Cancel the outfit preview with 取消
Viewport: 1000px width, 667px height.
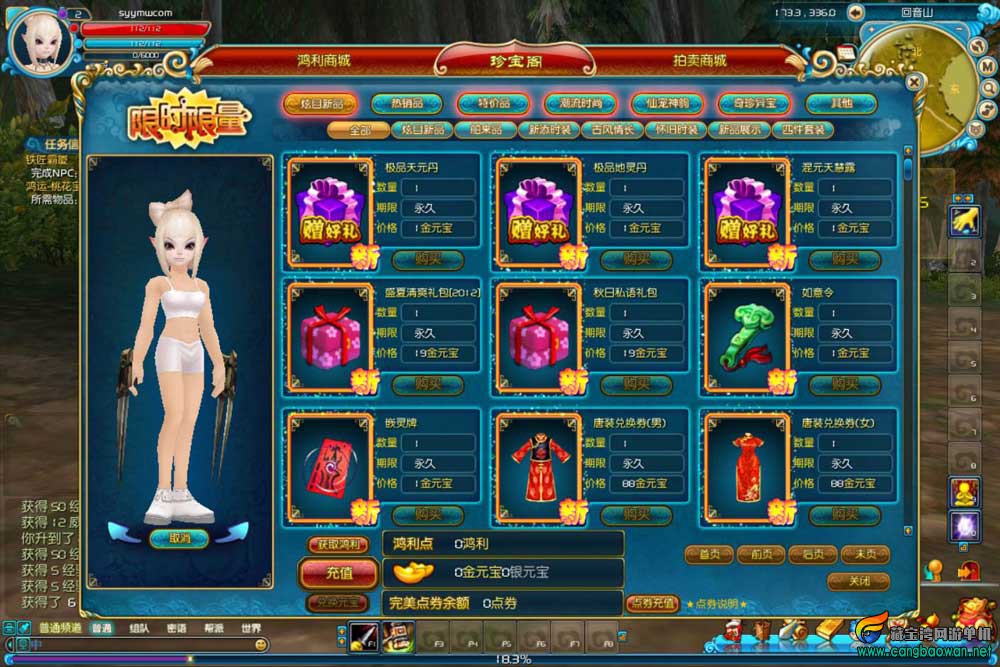click(x=178, y=538)
